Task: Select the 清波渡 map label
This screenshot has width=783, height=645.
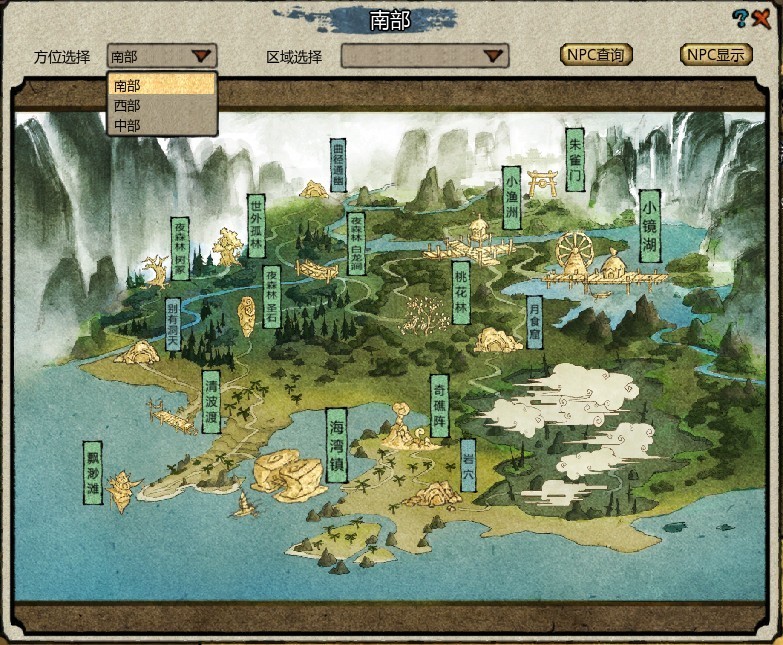Action: tap(211, 401)
